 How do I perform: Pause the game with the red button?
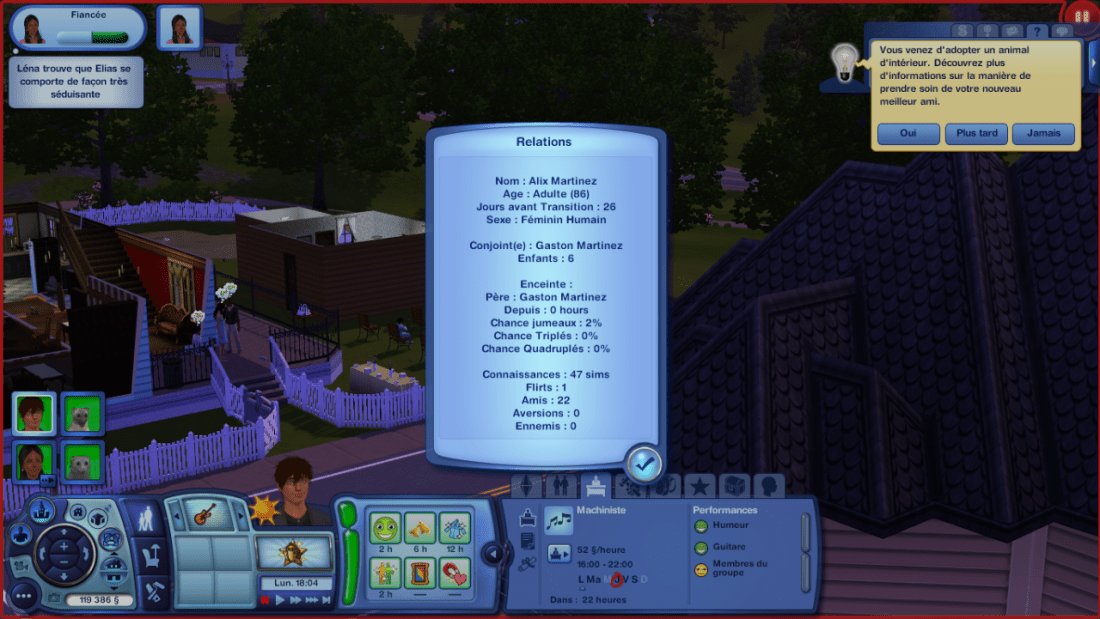(x=265, y=600)
